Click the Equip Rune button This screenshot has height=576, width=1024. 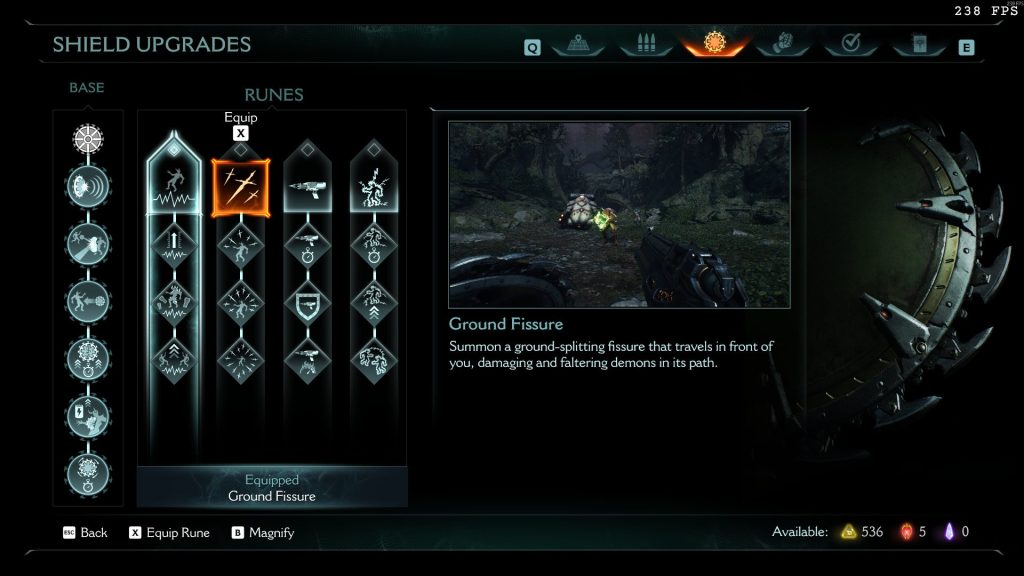[169, 533]
